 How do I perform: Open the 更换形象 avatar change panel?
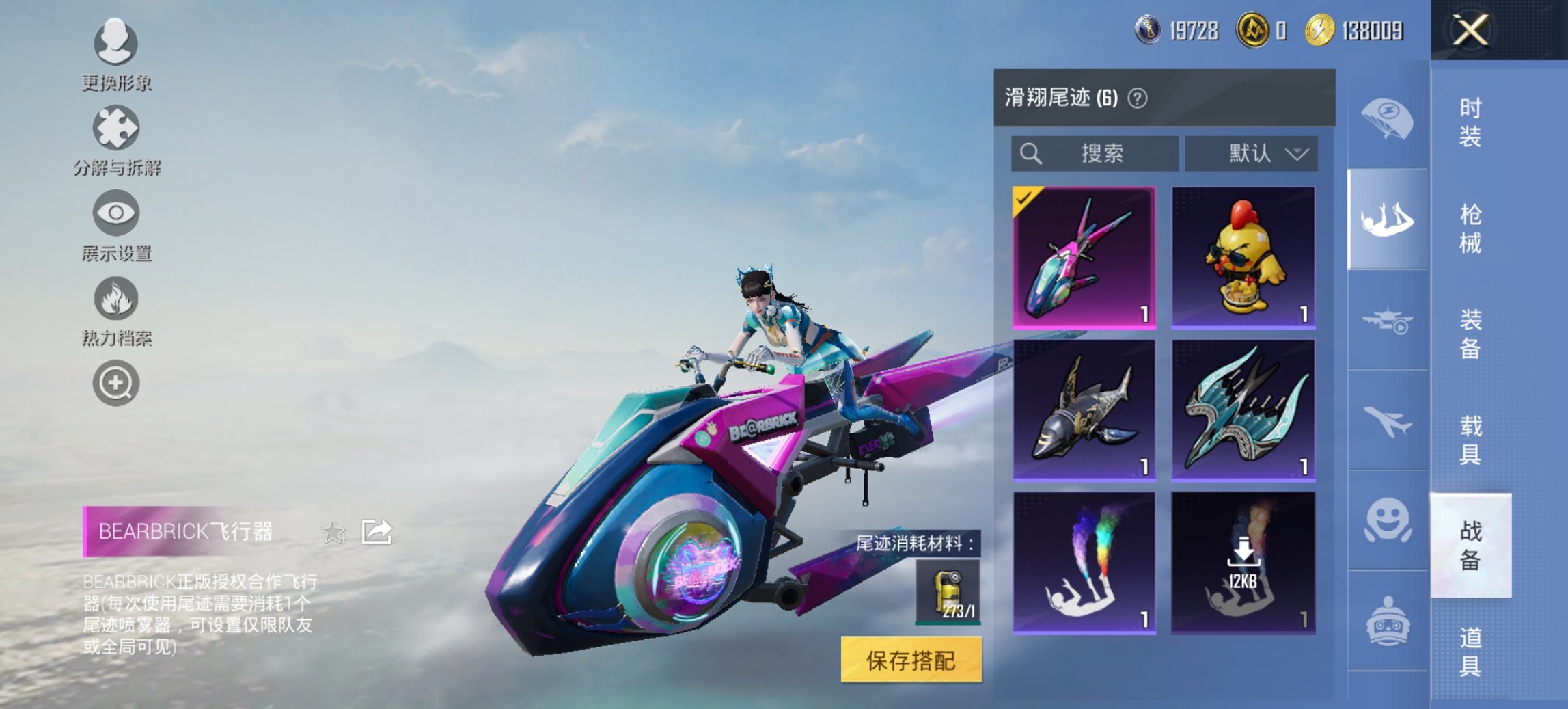pyautogui.click(x=116, y=42)
